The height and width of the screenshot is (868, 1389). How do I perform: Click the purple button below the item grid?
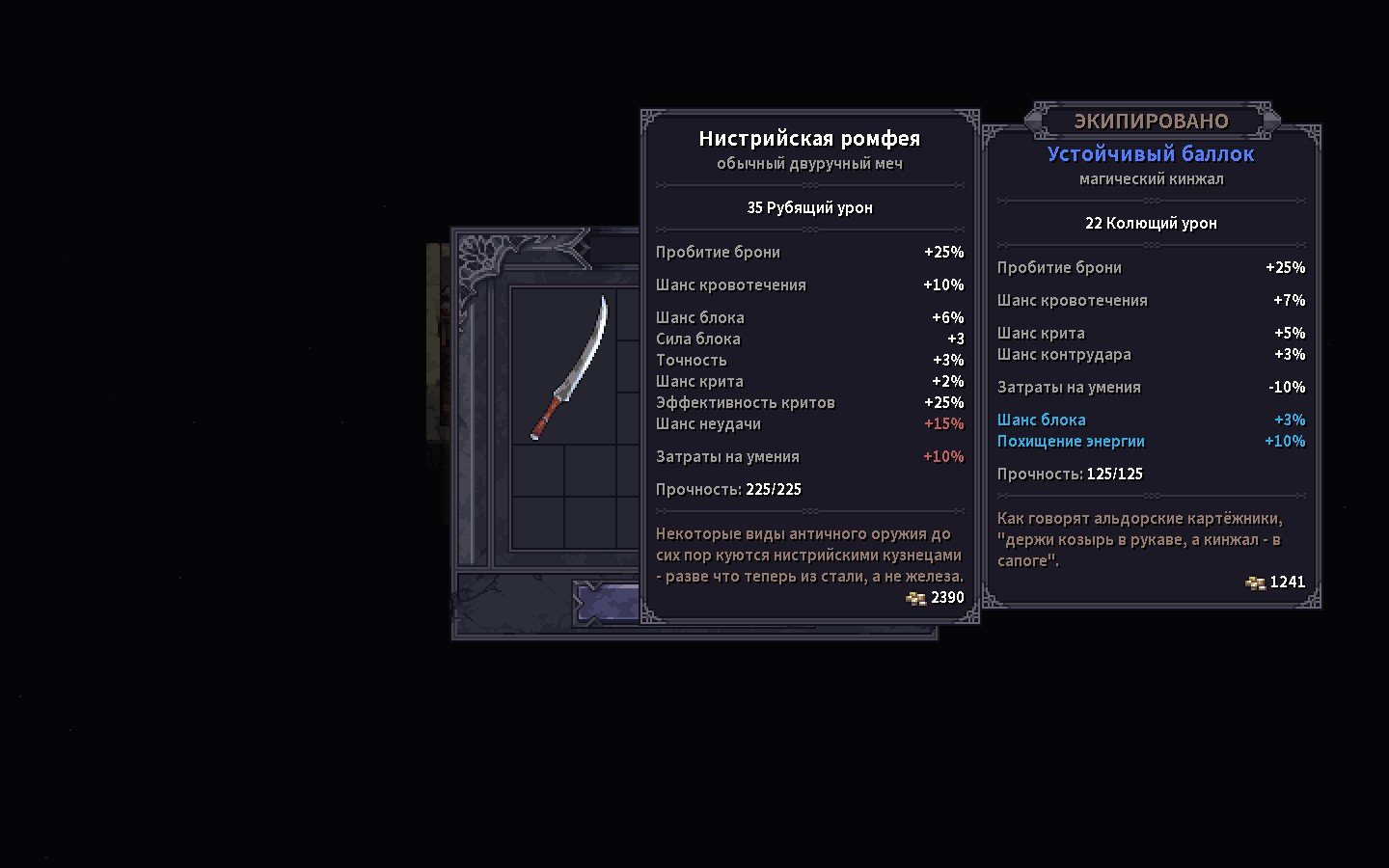(608, 603)
